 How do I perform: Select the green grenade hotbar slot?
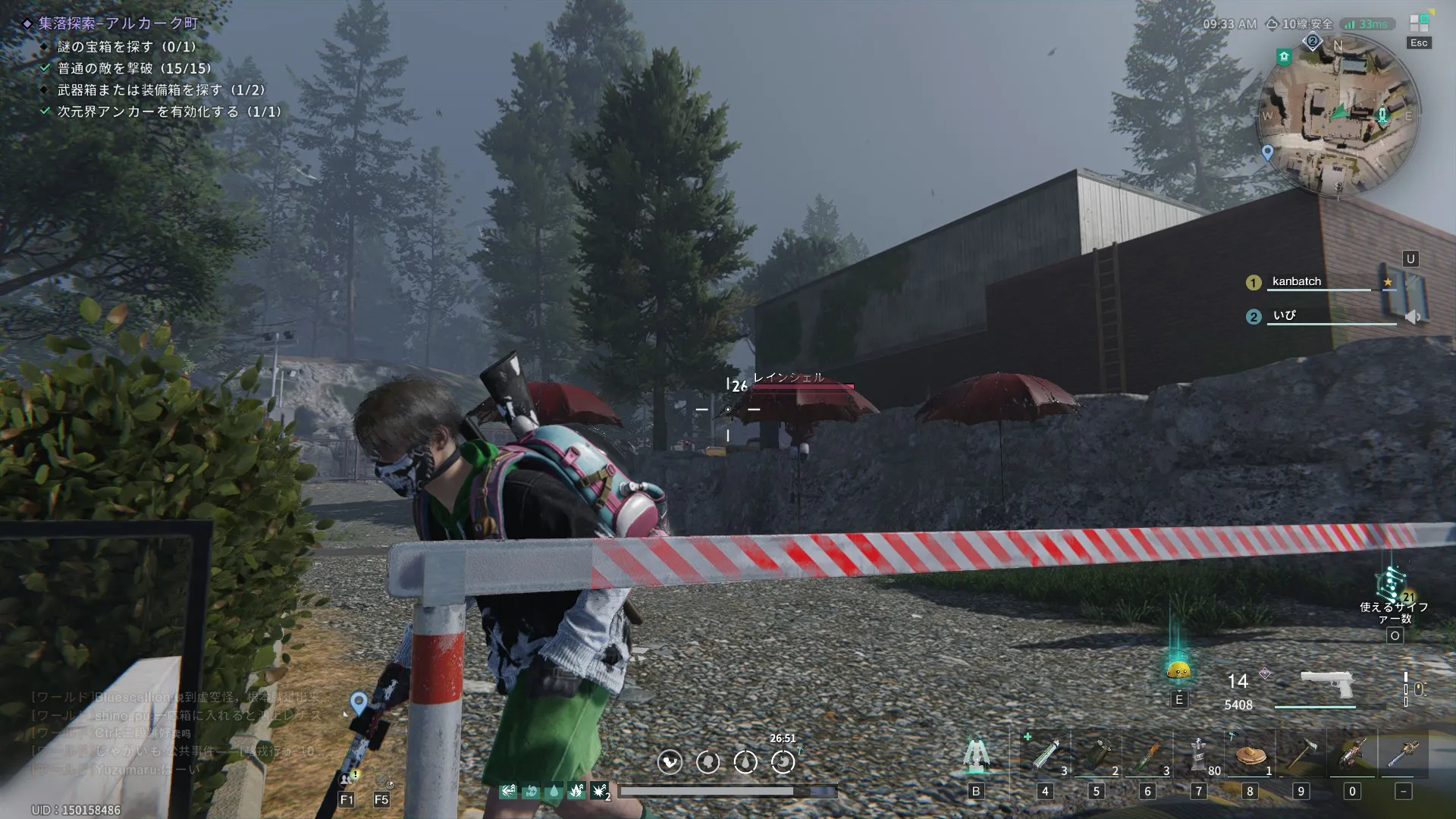point(1097,755)
